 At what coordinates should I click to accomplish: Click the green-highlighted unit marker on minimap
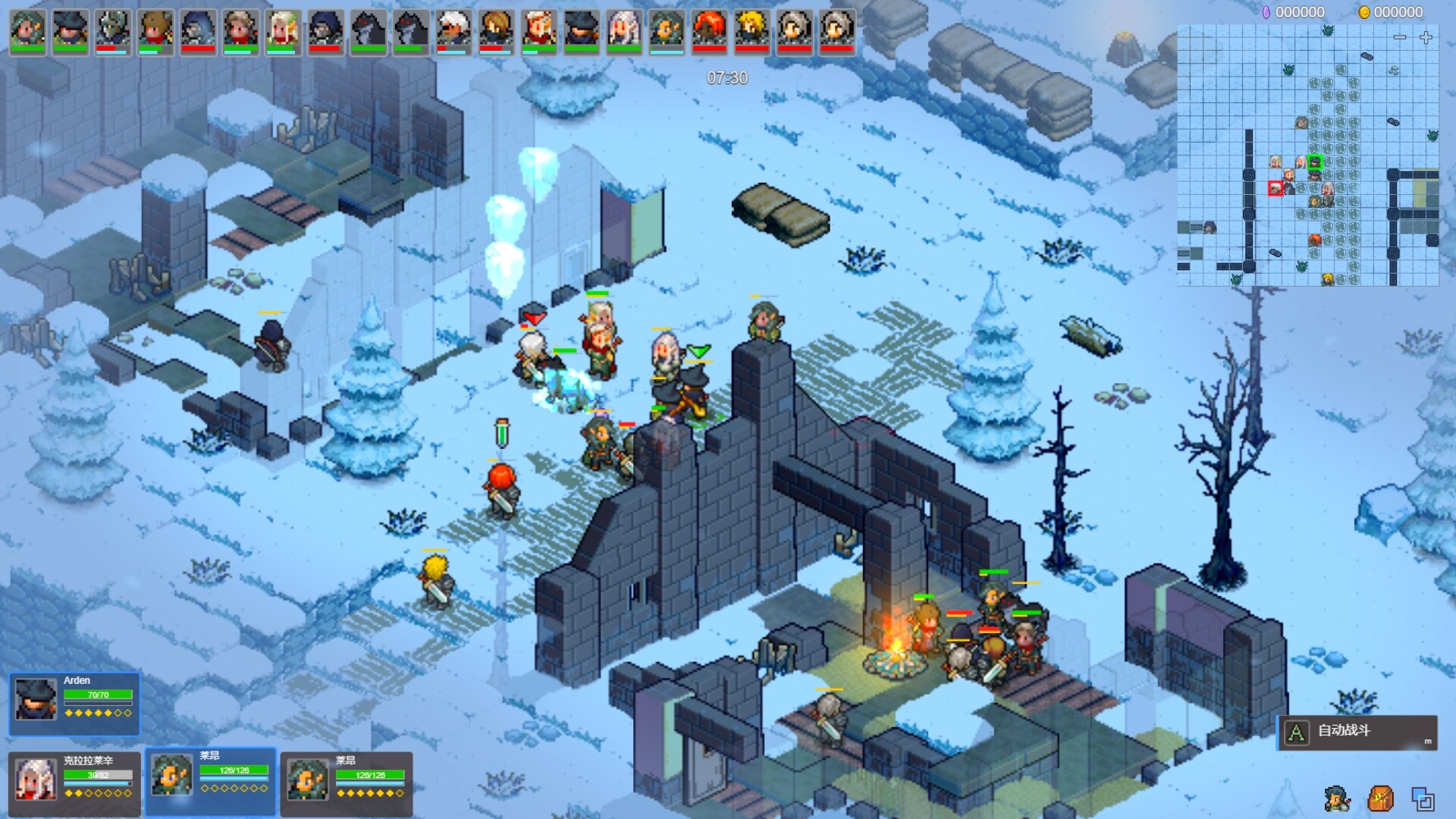1315,162
